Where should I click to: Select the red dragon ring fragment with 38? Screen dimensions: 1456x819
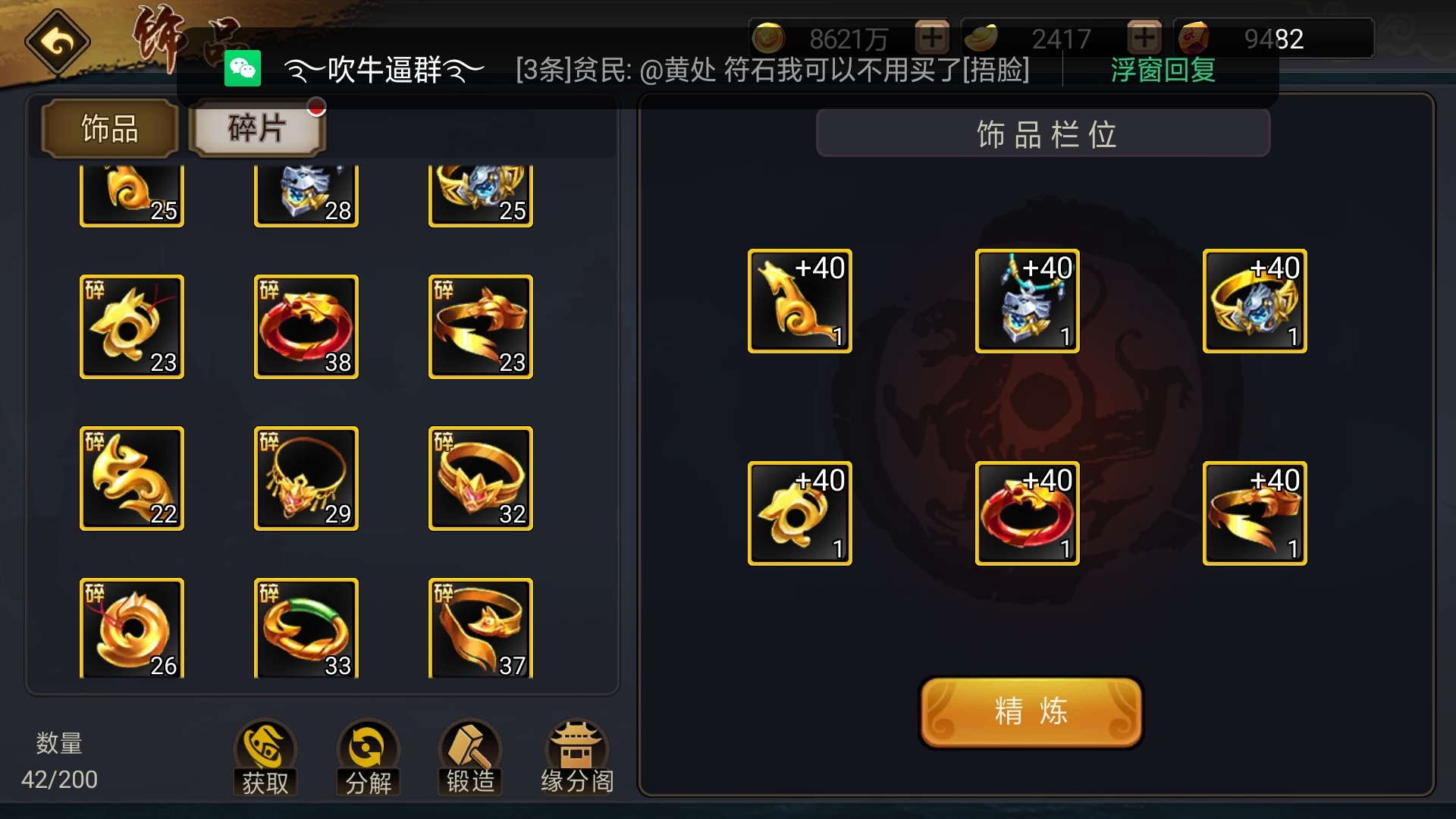click(x=306, y=326)
